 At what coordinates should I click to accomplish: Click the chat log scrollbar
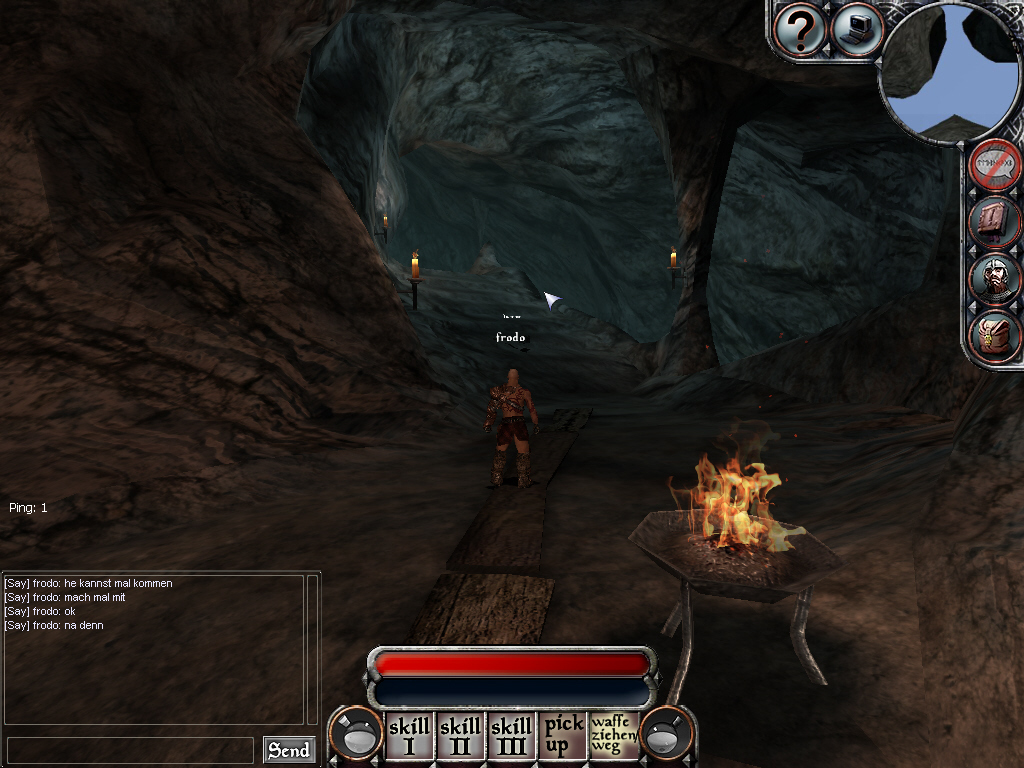312,648
